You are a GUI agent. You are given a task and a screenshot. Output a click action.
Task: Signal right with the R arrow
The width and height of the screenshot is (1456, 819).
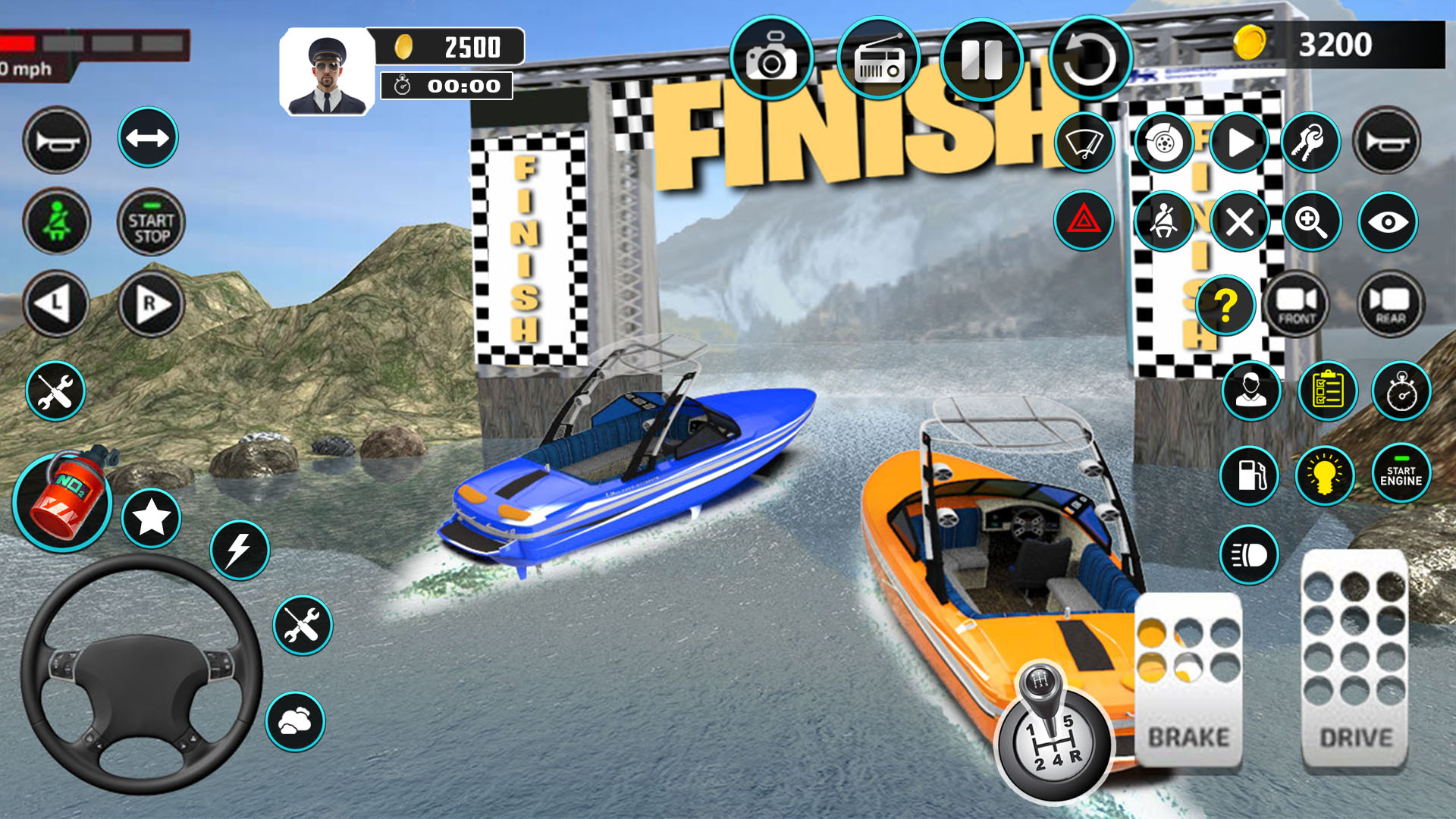pos(151,304)
